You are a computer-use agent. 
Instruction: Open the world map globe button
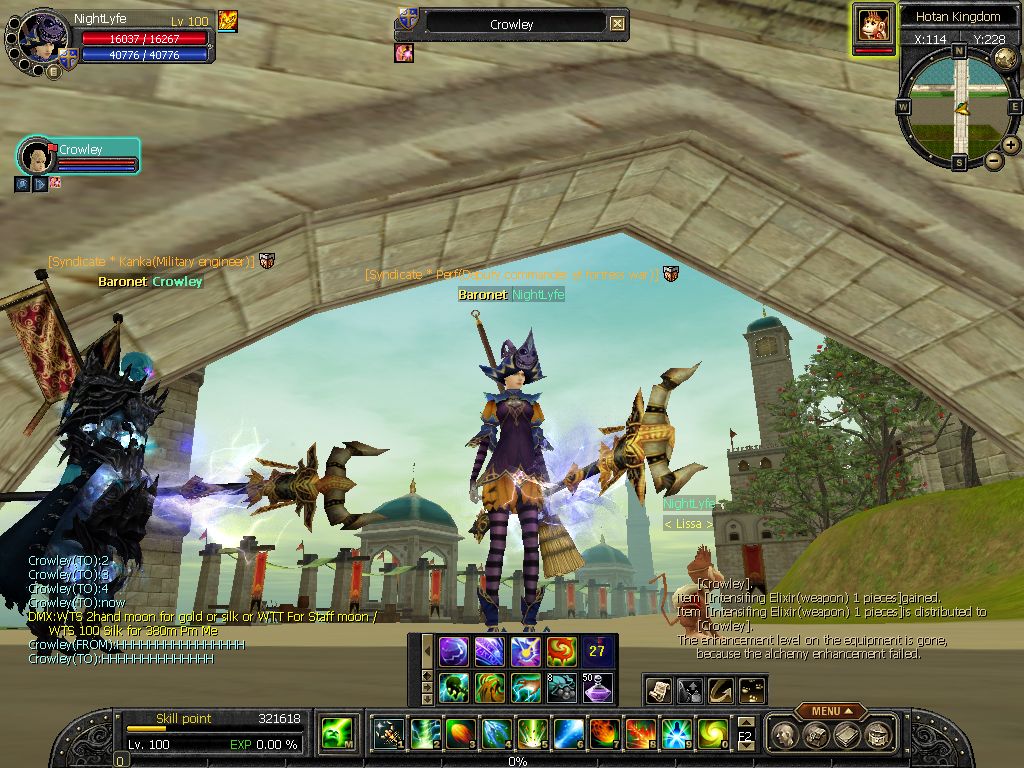click(x=1006, y=59)
